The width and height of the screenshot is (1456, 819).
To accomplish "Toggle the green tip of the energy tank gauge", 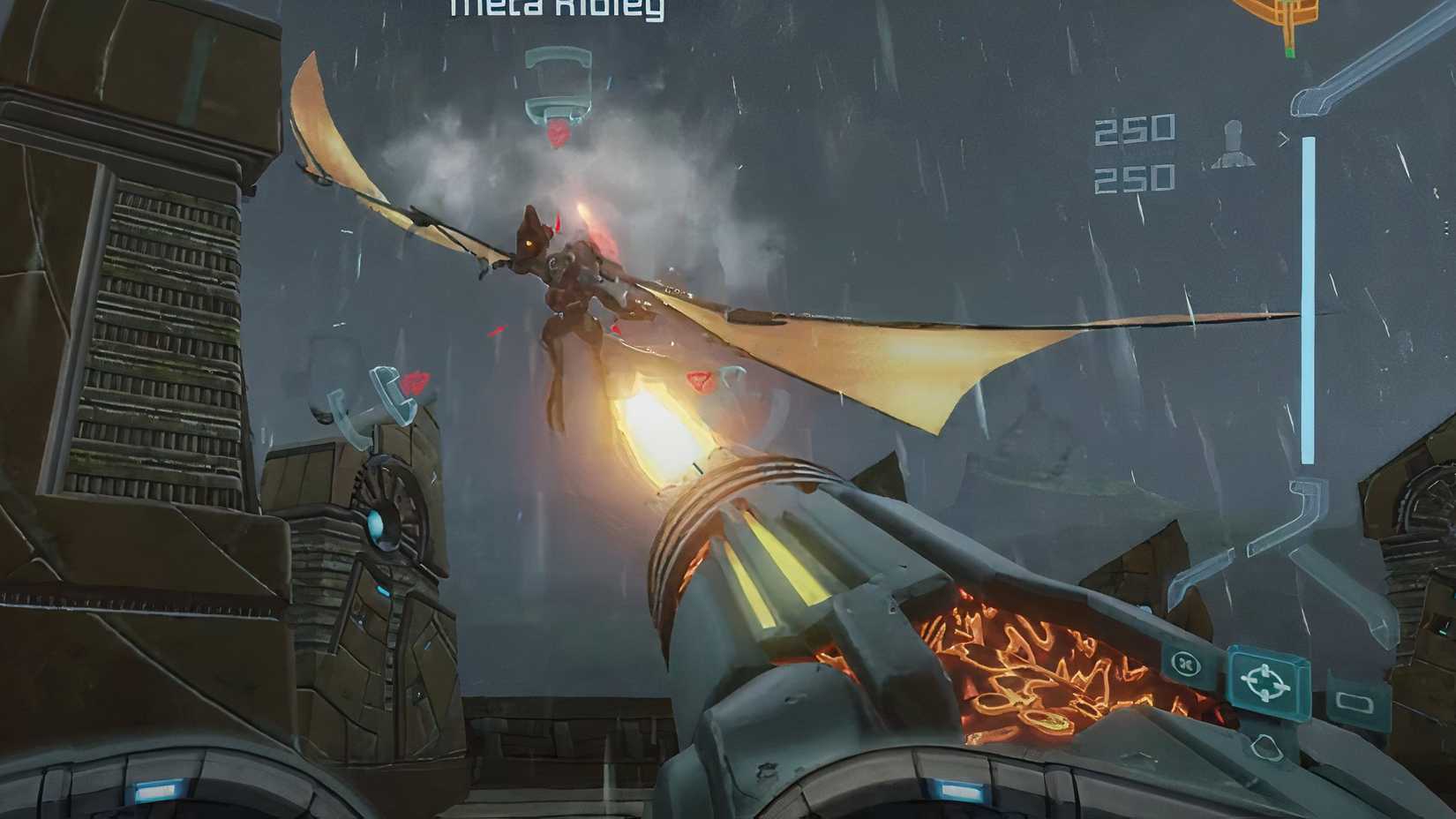I will [1290, 53].
